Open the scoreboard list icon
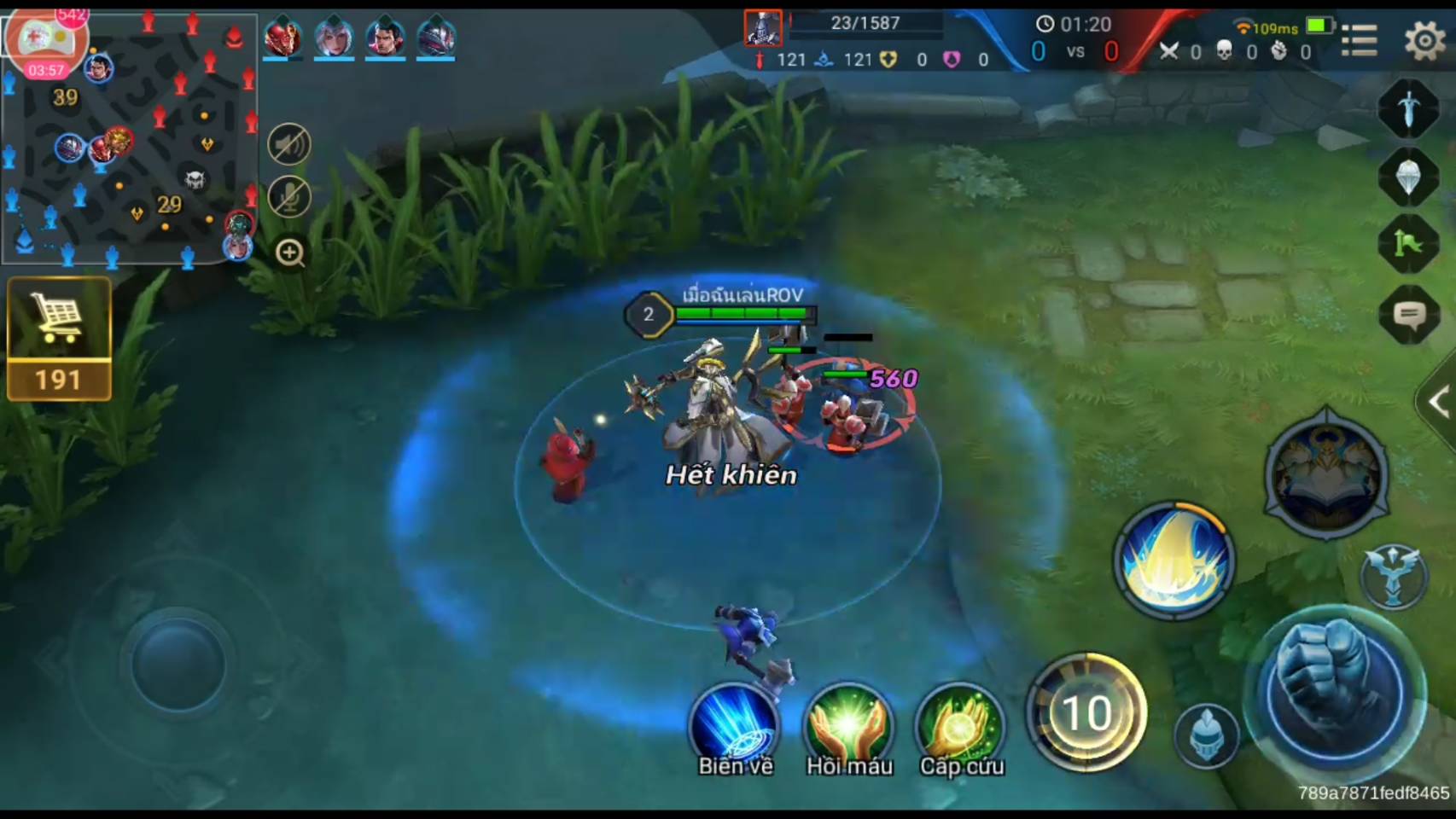 point(1359,40)
